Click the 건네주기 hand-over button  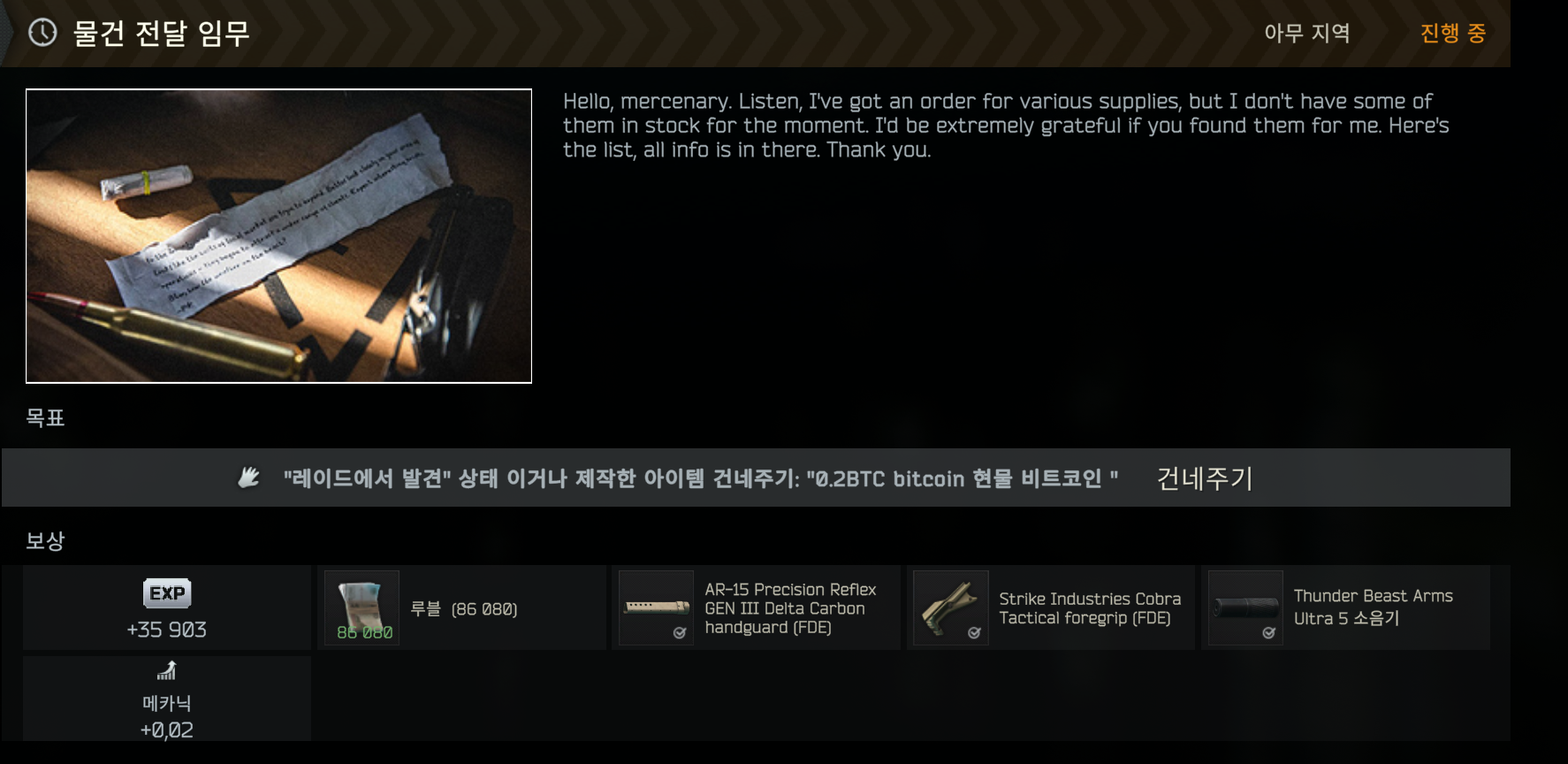[x=1204, y=478]
